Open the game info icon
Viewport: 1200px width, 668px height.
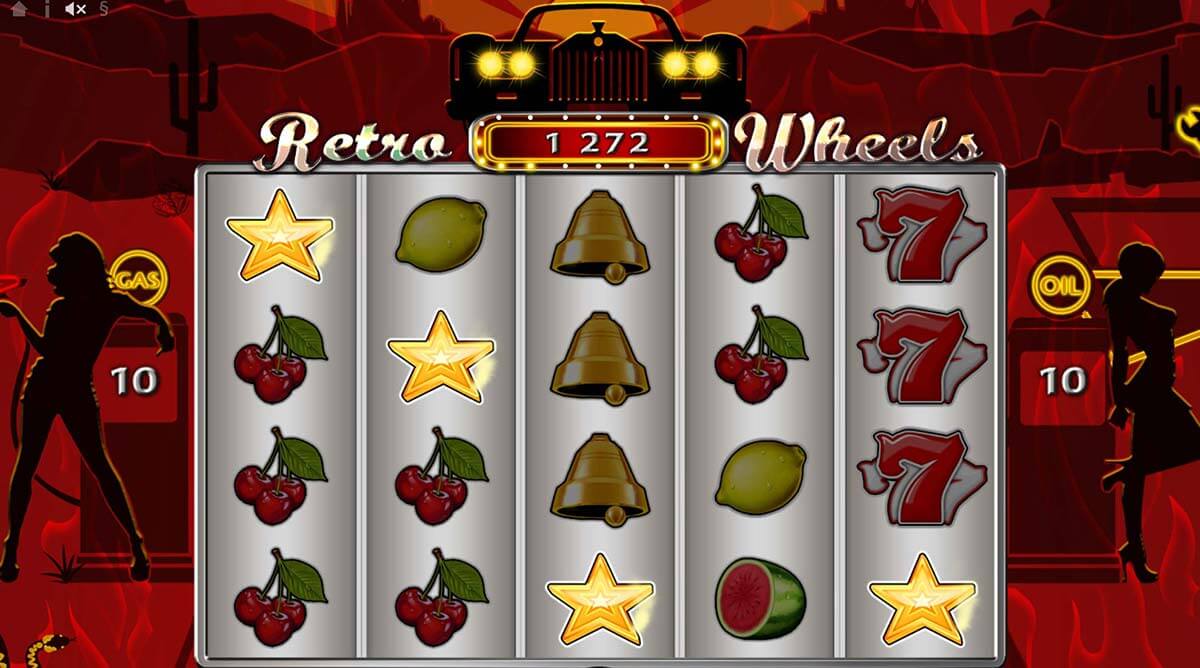click(x=46, y=9)
